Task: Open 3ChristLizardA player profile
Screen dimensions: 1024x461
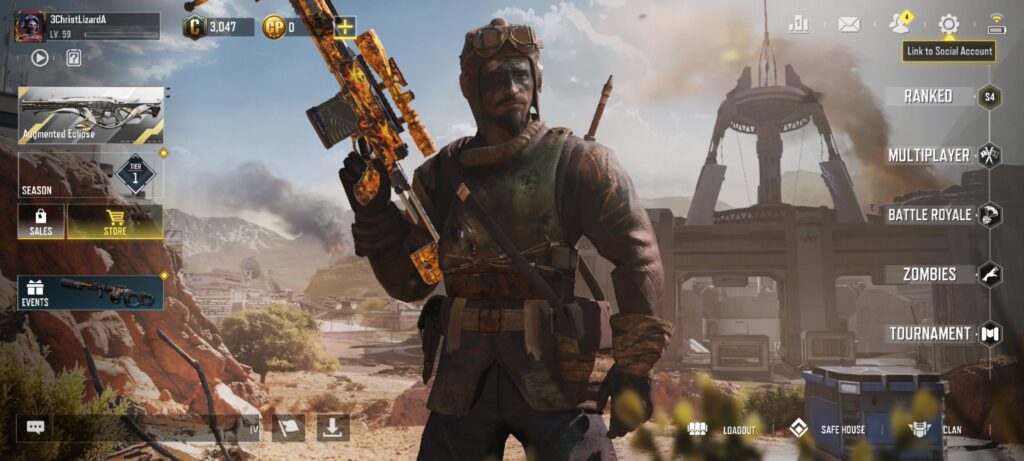Action: pyautogui.click(x=87, y=26)
